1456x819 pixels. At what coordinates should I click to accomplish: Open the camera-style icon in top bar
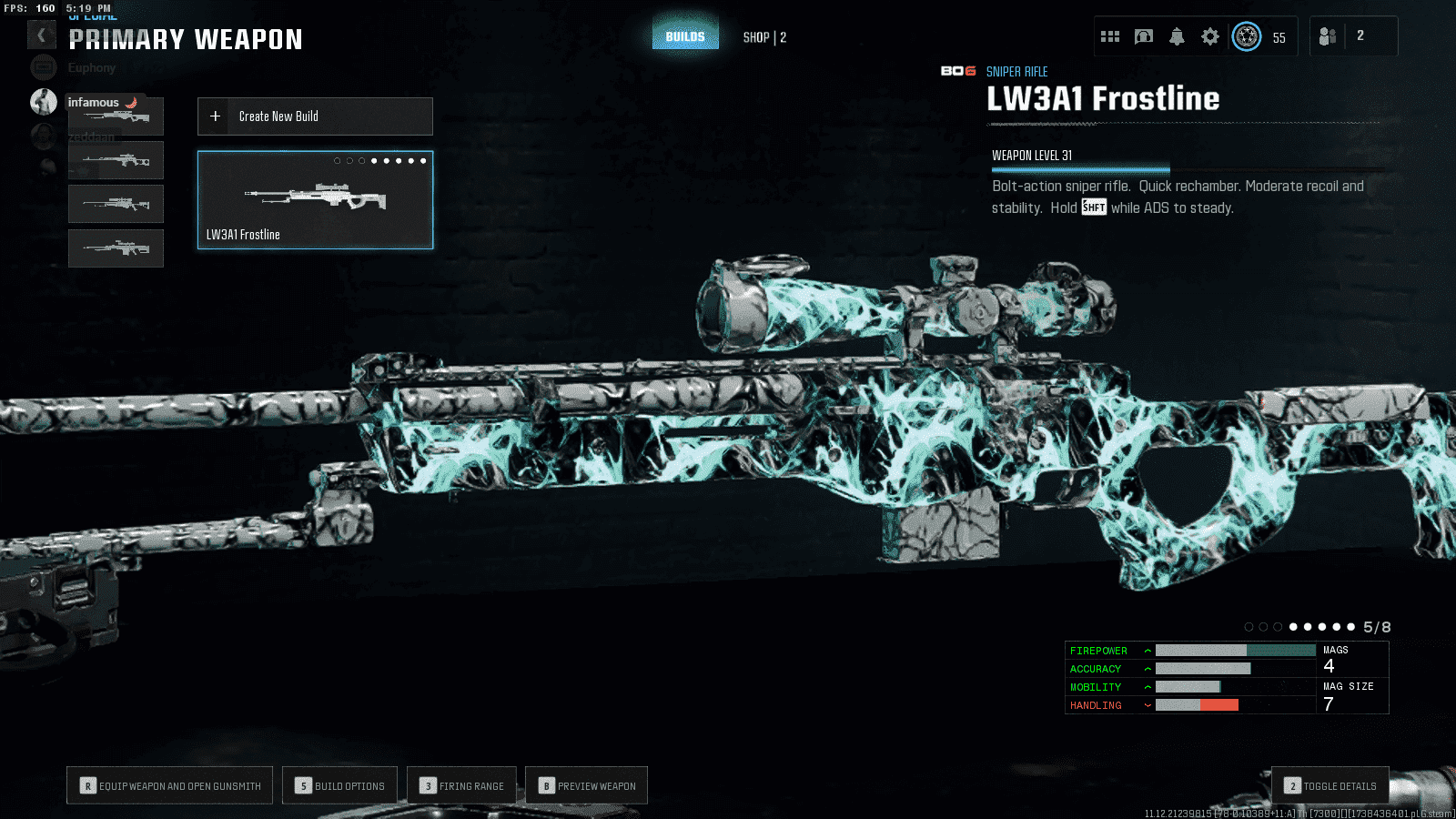tap(1143, 36)
